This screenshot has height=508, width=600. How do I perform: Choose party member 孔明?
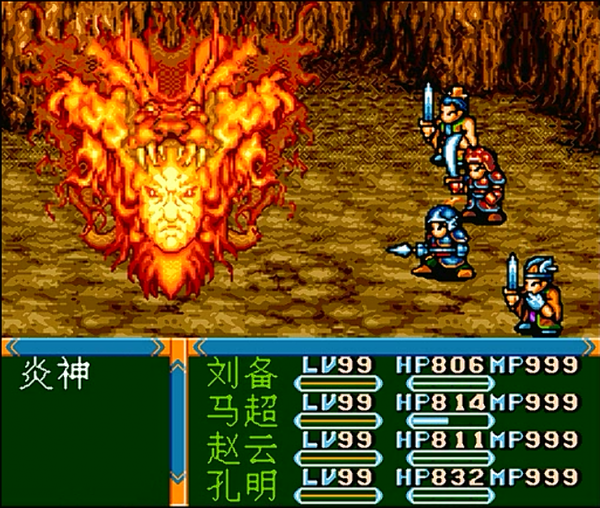[240, 477]
